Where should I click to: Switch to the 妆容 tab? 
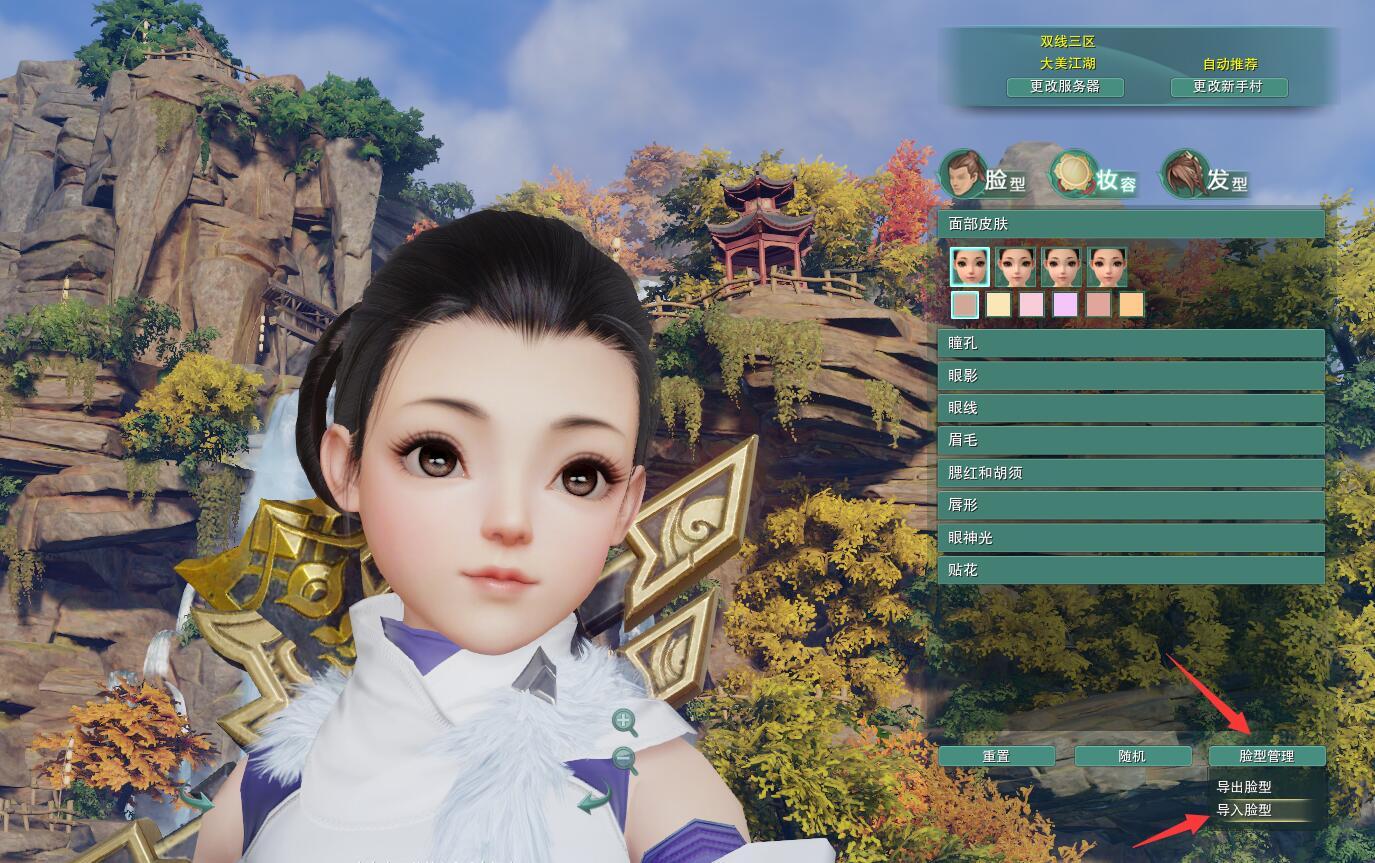1096,177
